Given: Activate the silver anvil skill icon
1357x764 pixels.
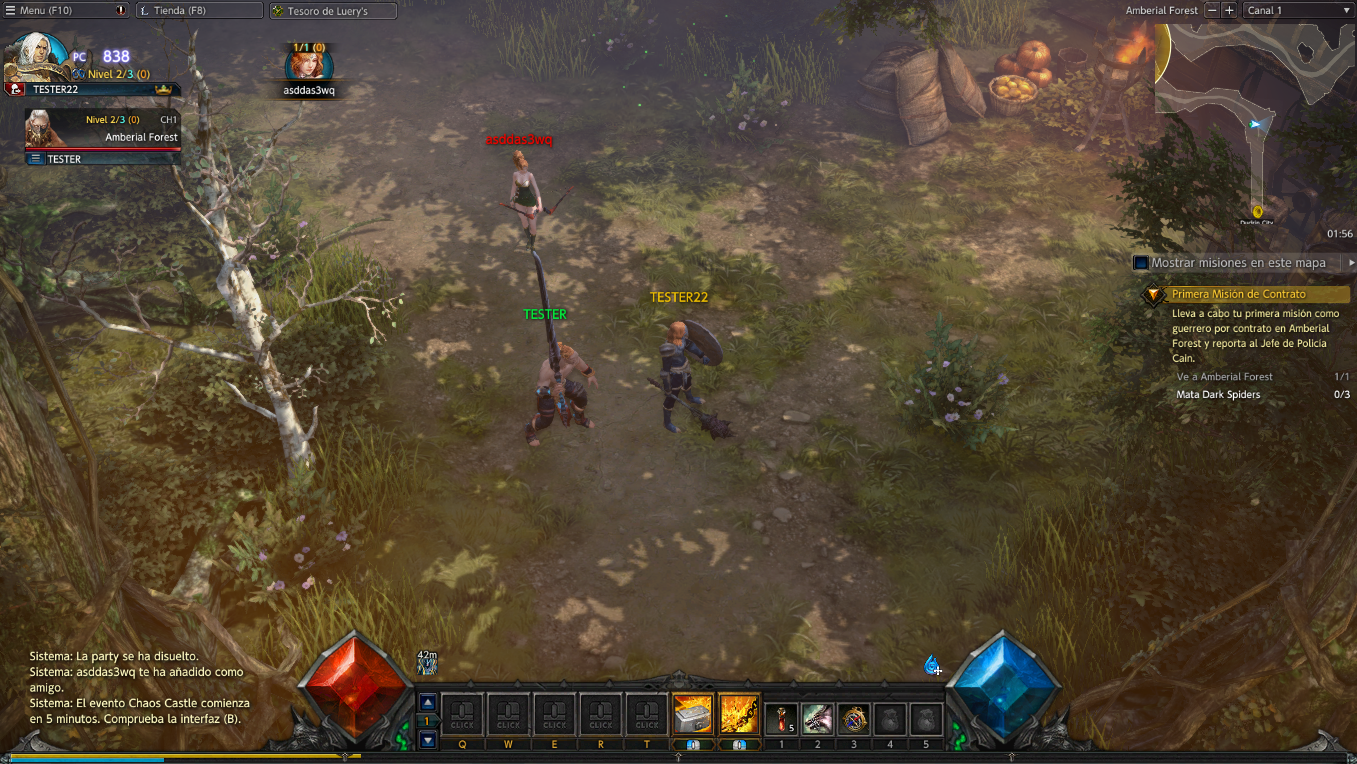Looking at the screenshot, I should click(693, 713).
